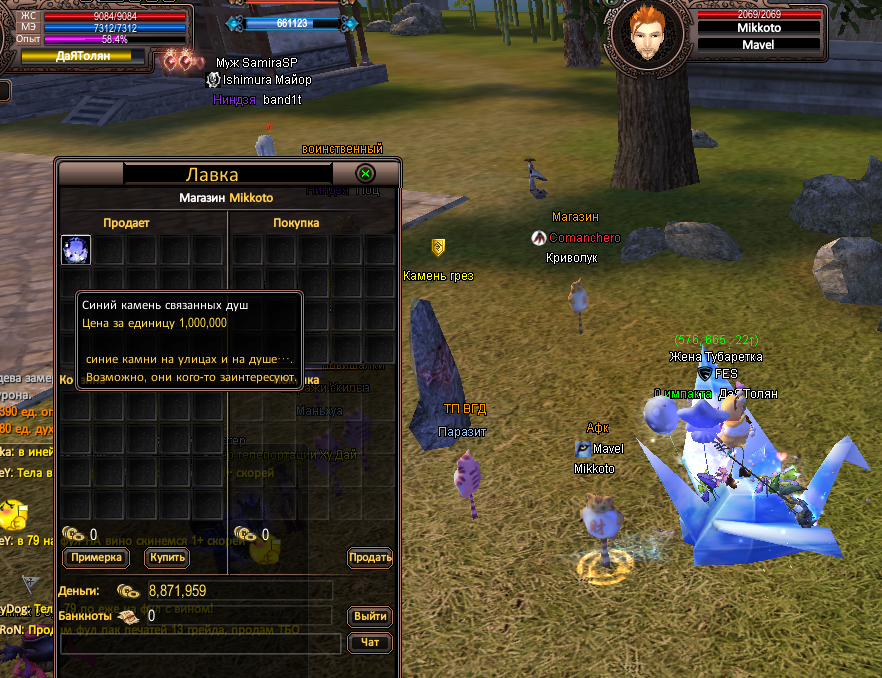The image size is (882, 678).
Task: Select the blue soul stone item slot
Action: (x=76, y=250)
